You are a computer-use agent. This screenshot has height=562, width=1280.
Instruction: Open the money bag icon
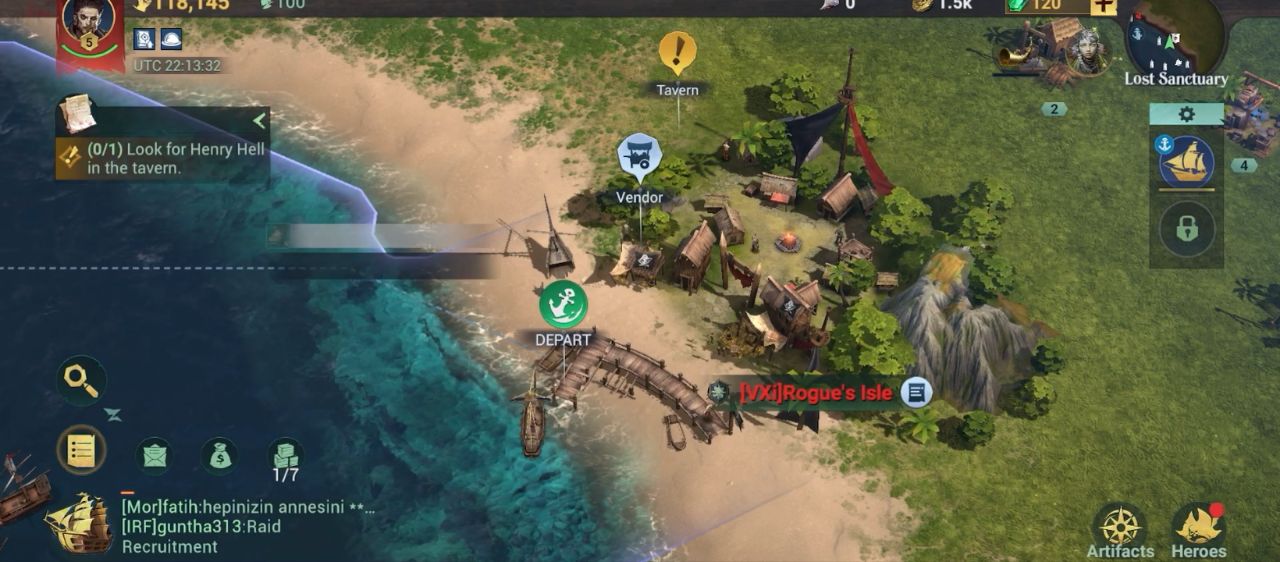[219, 456]
